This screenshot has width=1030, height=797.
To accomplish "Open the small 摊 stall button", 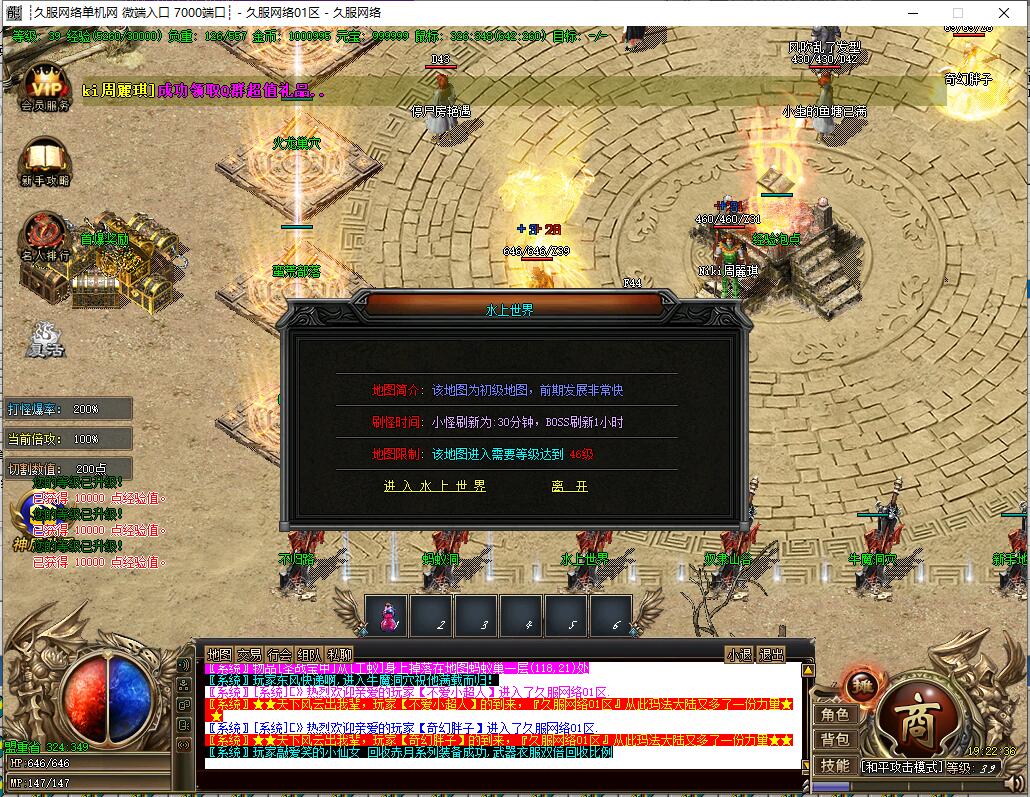I will coord(858,686).
